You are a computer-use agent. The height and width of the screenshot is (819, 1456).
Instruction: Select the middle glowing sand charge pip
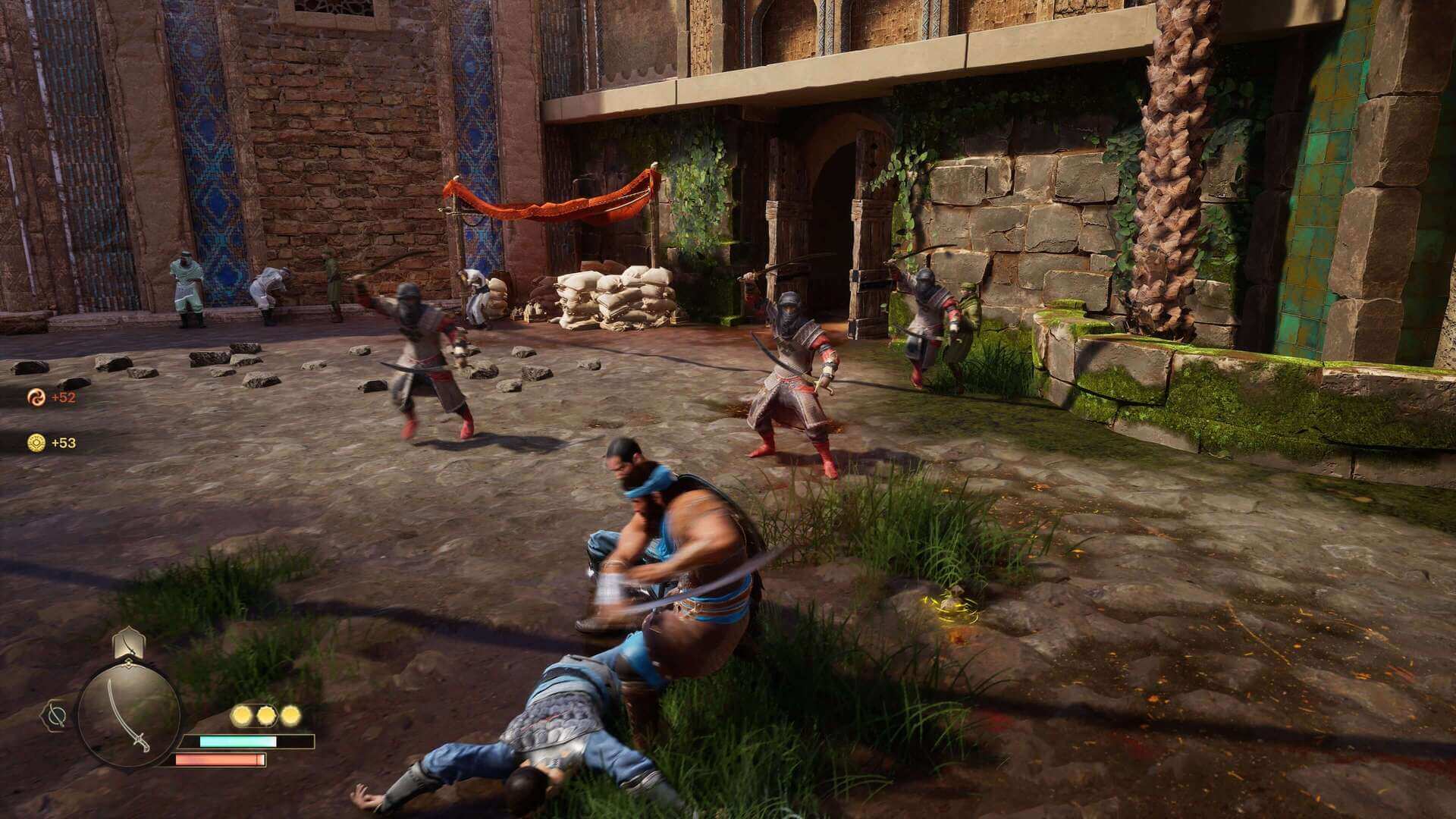[267, 715]
